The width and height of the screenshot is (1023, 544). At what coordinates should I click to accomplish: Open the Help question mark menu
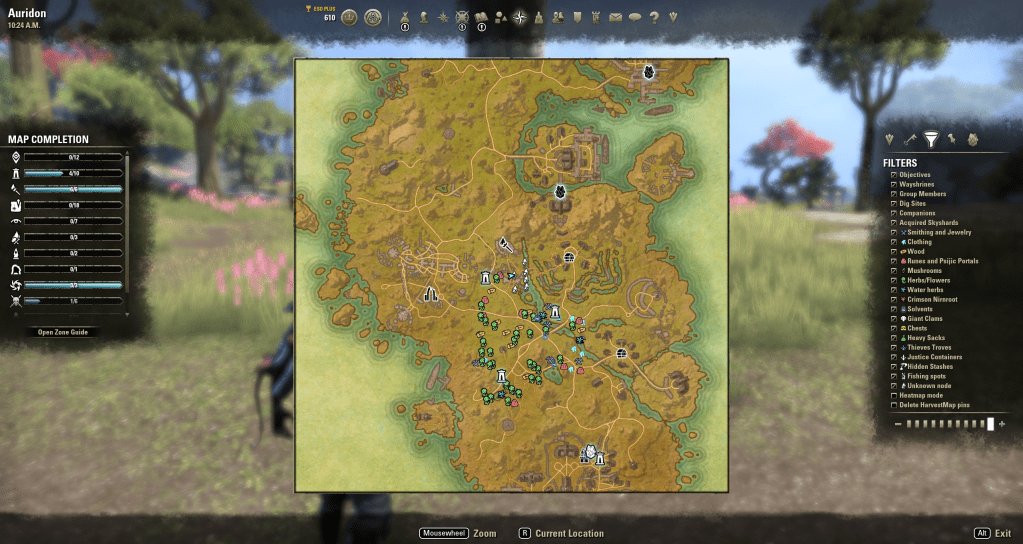(653, 17)
